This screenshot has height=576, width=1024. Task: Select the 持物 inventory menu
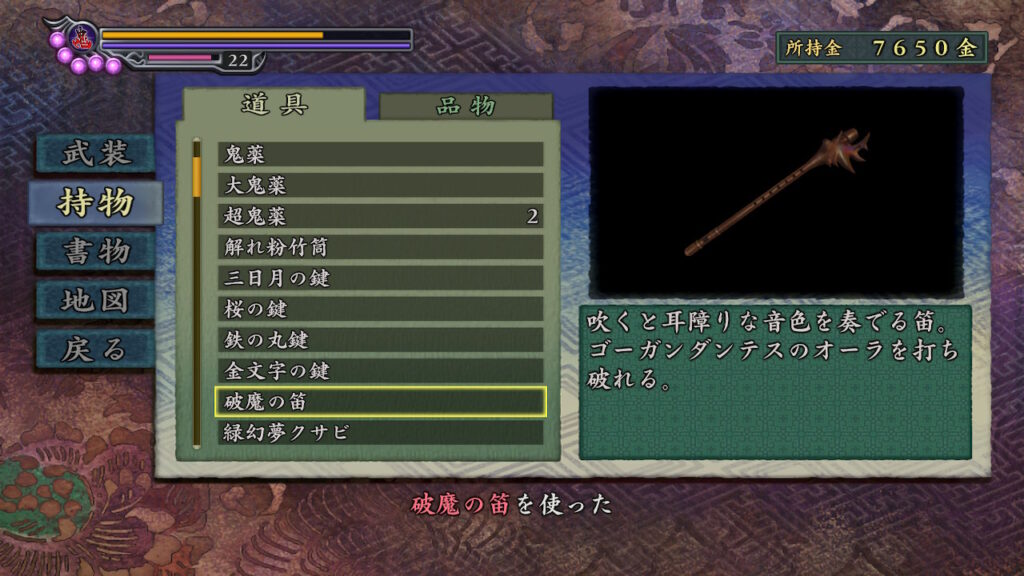[96, 203]
